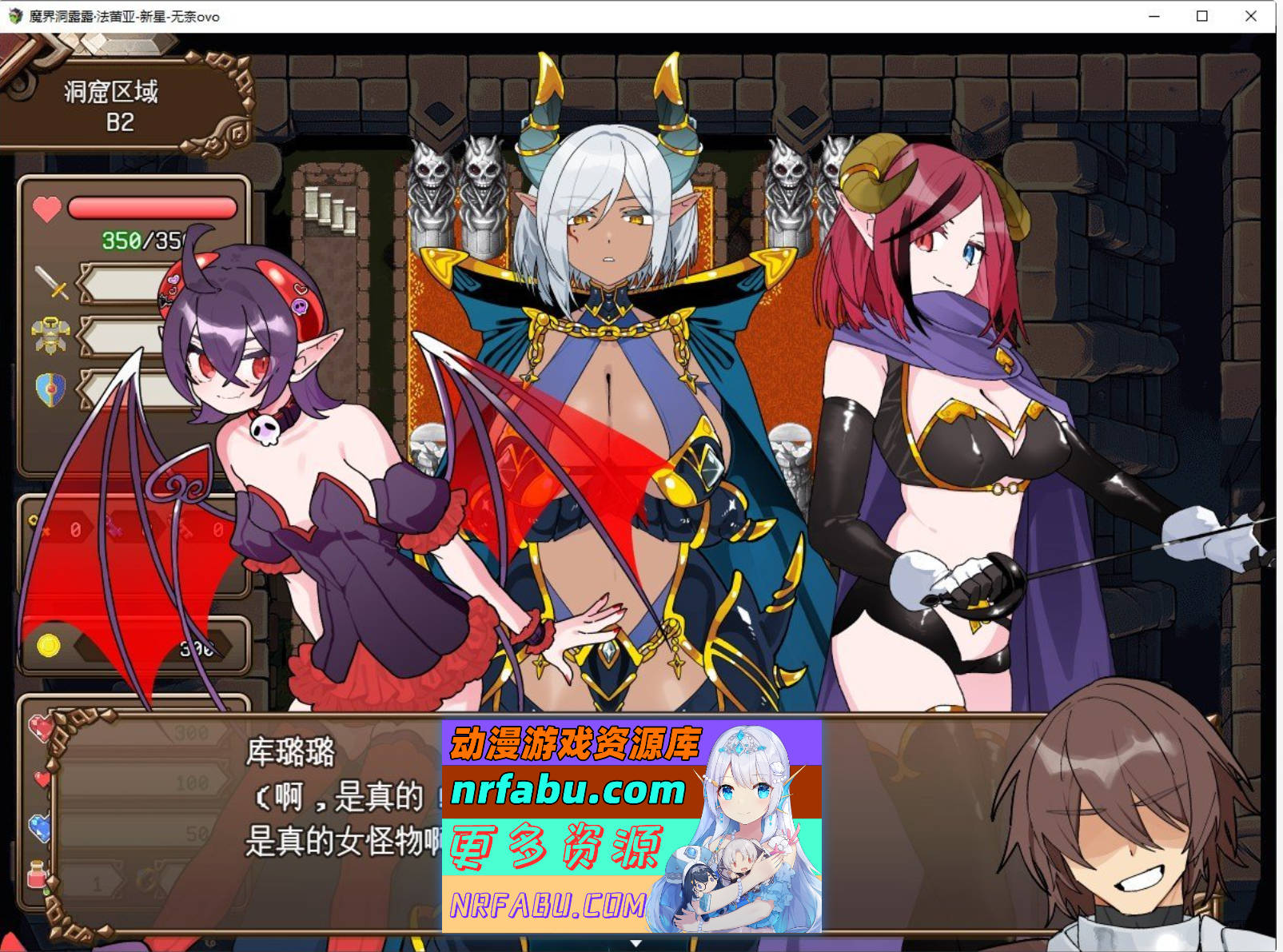
Task: Click the pink potion bottle icon on dialogue frame
Action: pos(36,873)
